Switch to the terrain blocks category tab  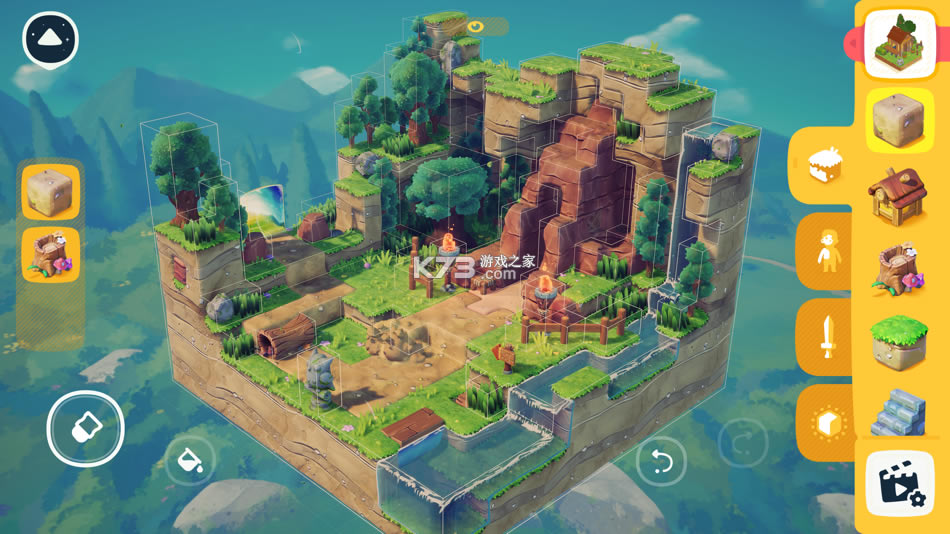826,167
